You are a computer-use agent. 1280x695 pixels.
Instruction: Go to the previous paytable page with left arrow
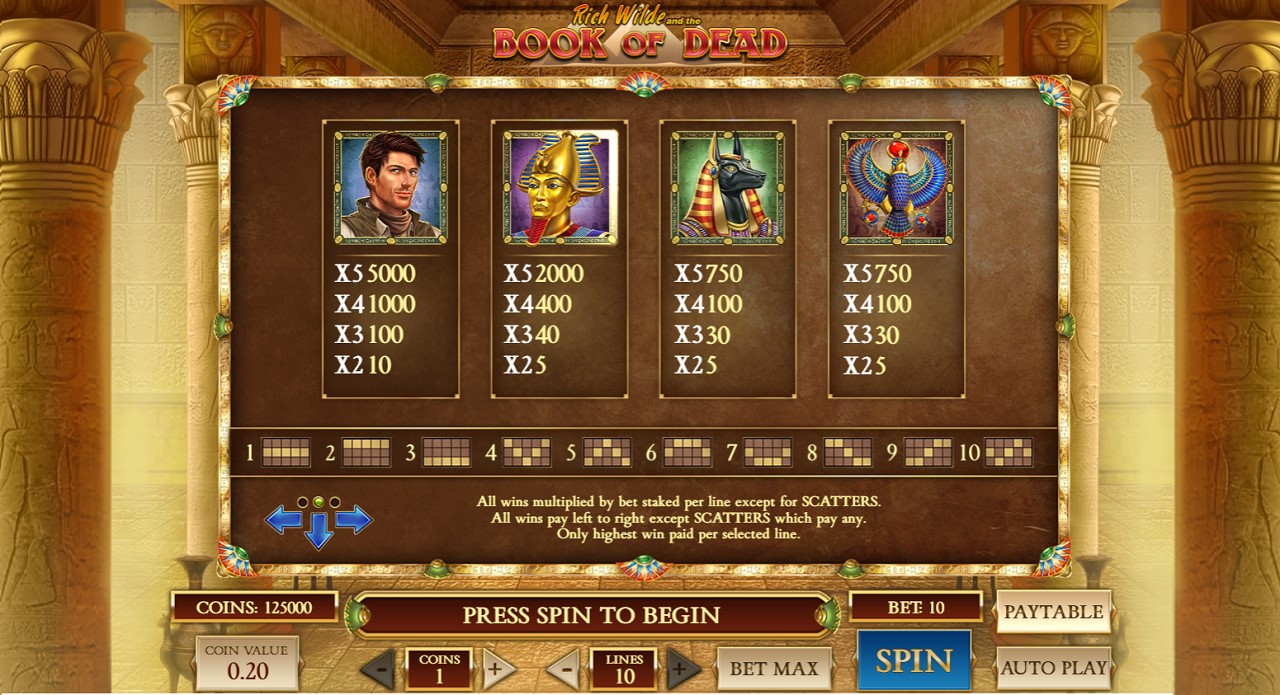click(284, 519)
